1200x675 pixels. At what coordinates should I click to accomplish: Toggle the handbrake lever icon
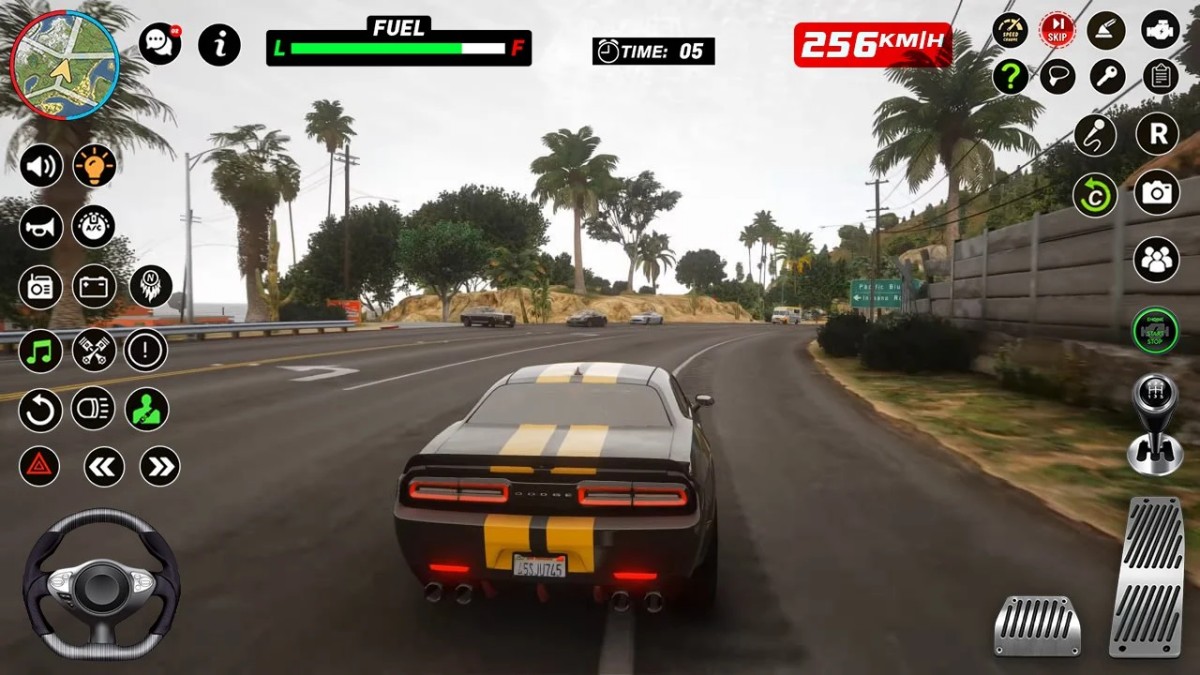(1107, 30)
